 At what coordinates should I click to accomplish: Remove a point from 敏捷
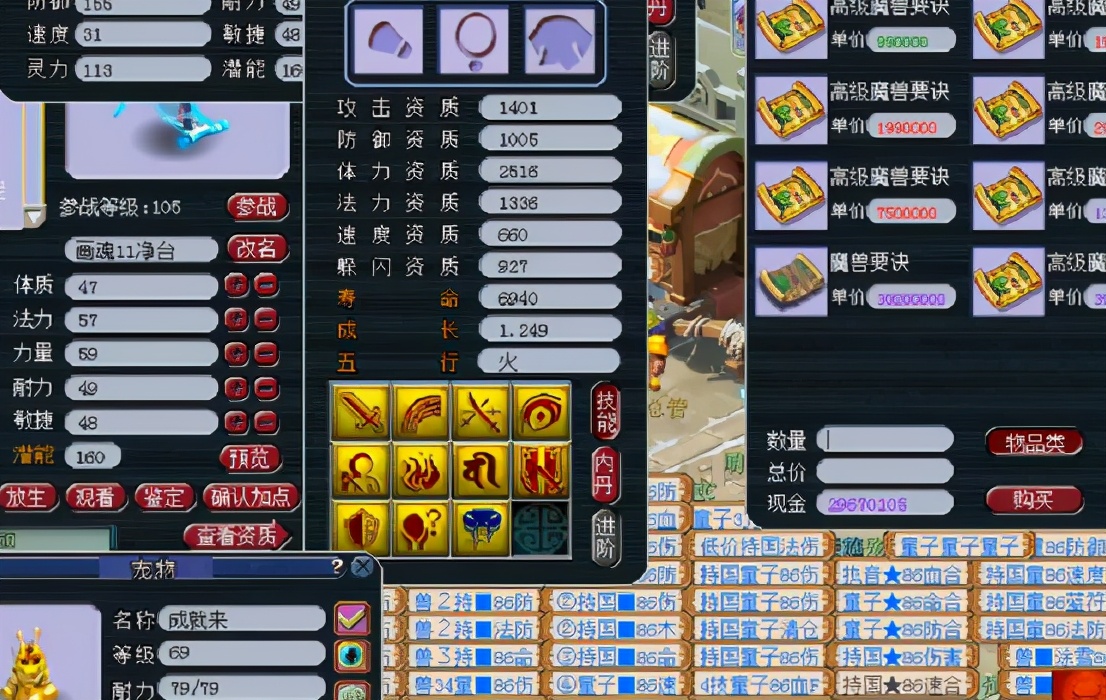coord(266,422)
